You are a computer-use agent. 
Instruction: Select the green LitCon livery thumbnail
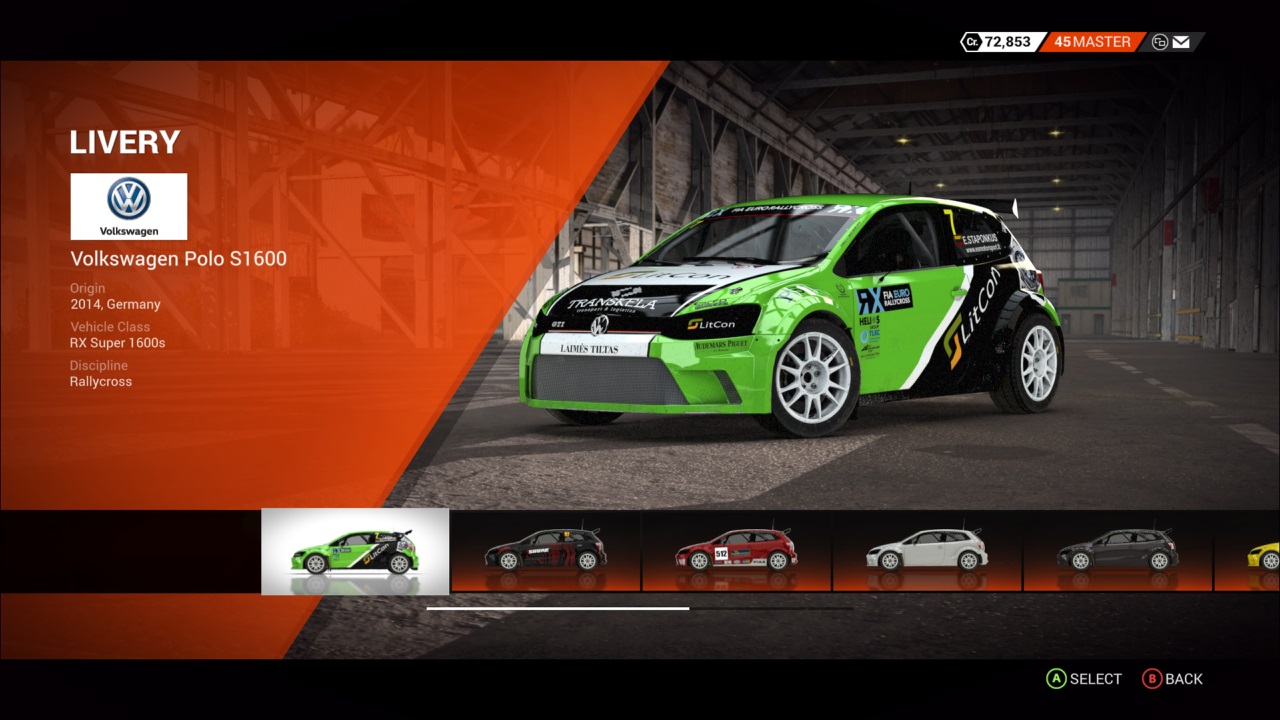(x=355, y=552)
